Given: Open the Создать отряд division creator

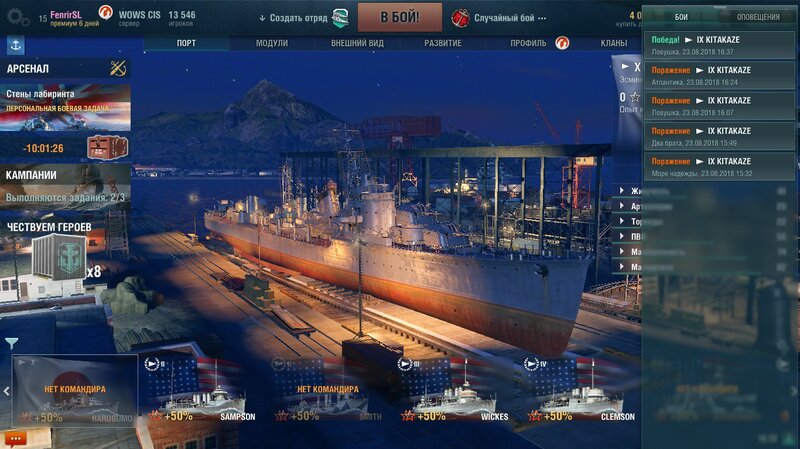Looking at the screenshot, I should 296,17.
